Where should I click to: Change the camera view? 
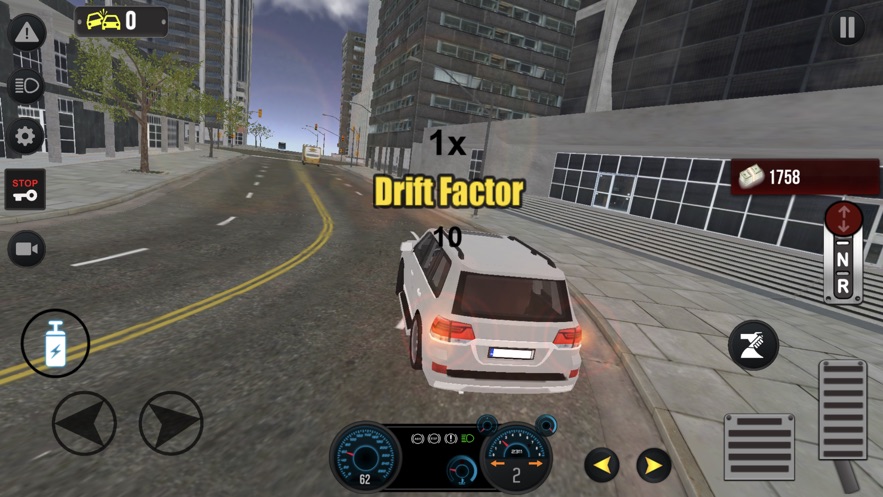pyautogui.click(x=26, y=249)
